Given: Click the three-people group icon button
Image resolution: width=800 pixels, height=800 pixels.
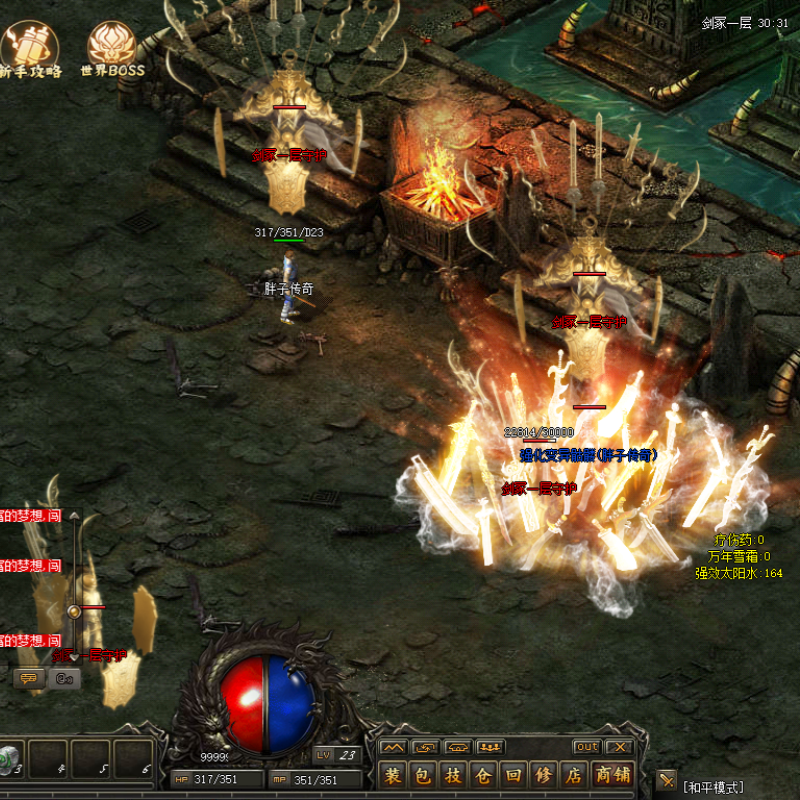Looking at the screenshot, I should 490,747.
